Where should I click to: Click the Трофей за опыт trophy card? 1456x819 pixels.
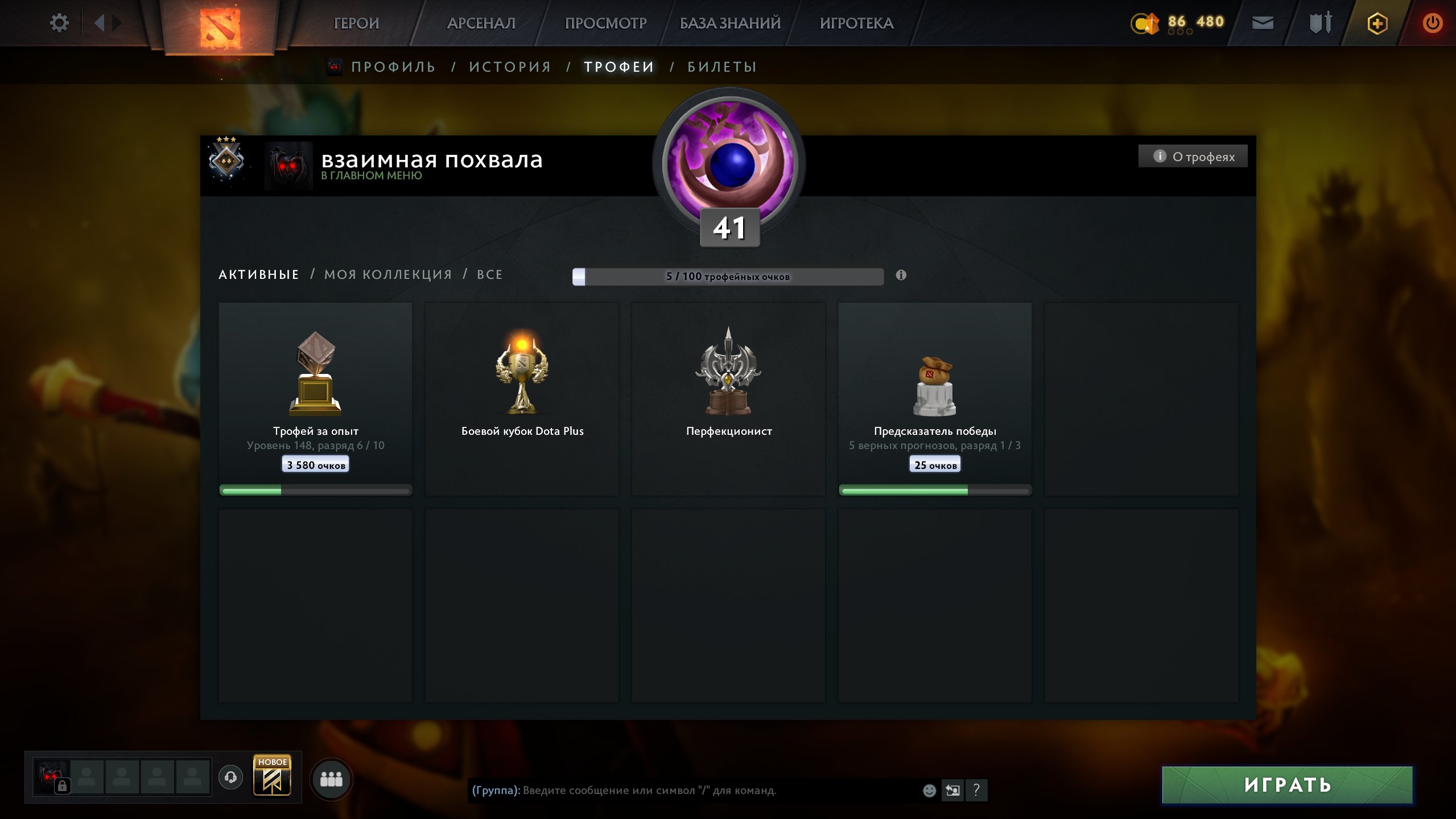pos(316,398)
